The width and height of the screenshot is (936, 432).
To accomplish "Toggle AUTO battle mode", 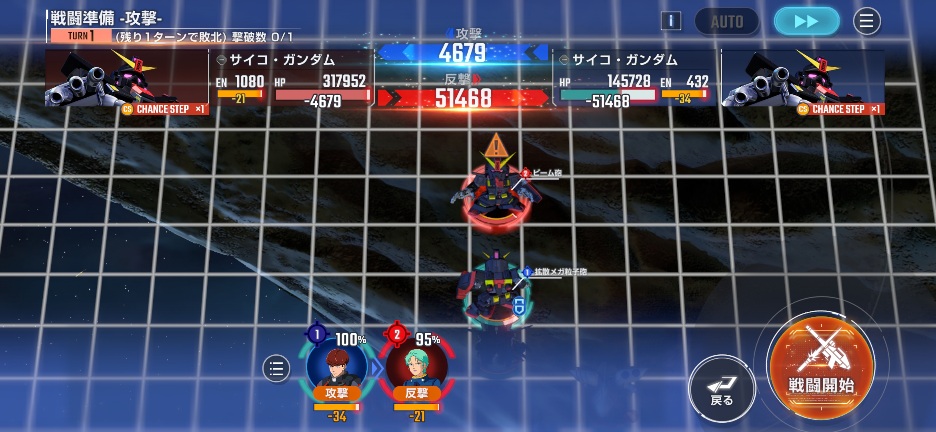I will 726,21.
